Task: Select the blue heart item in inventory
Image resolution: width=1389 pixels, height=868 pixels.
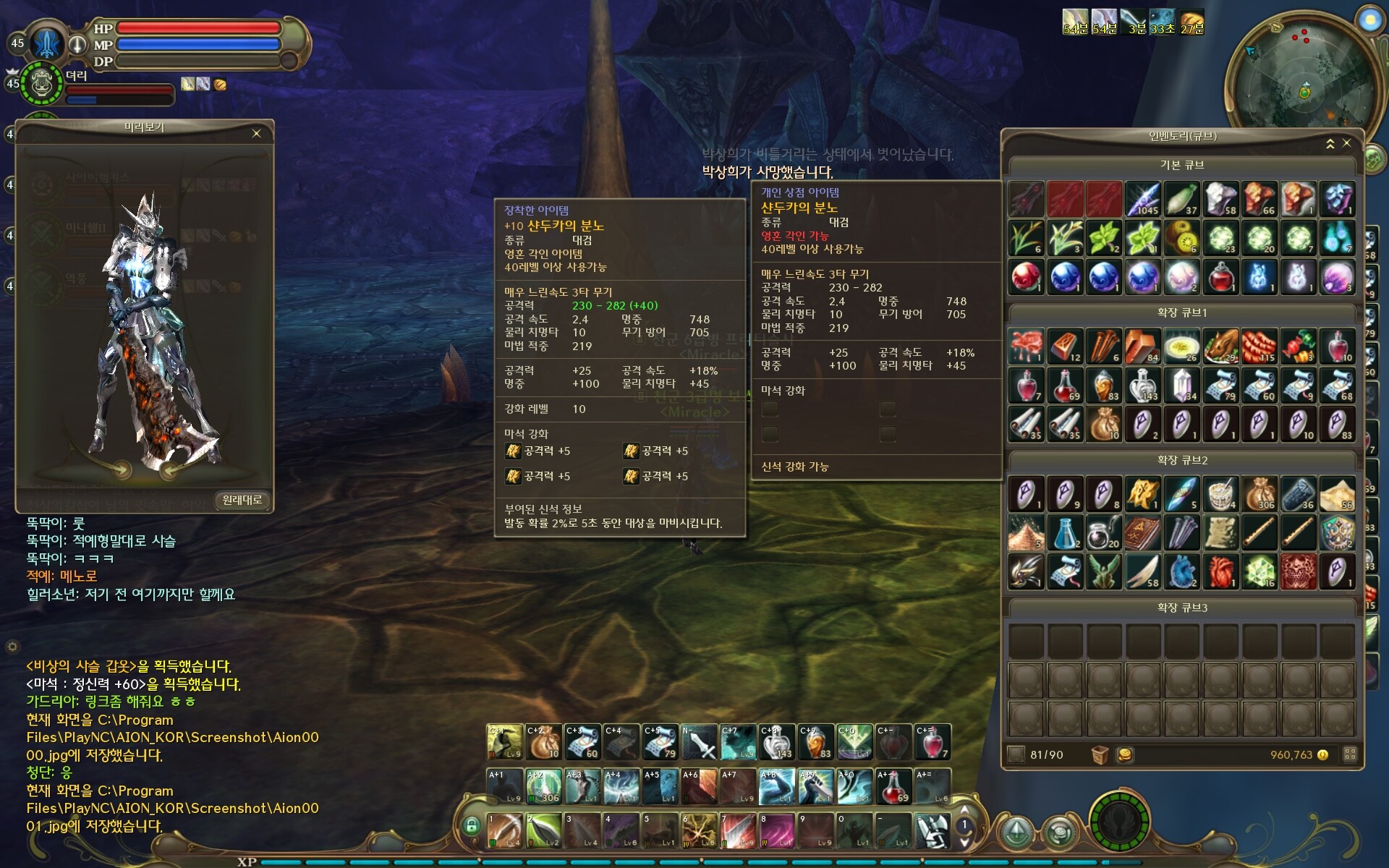Action: coord(1181,571)
